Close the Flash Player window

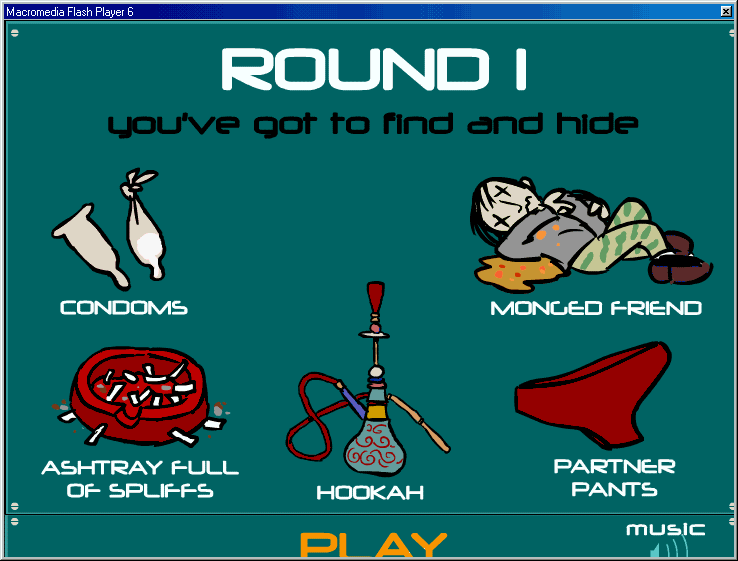pyautogui.click(x=726, y=10)
